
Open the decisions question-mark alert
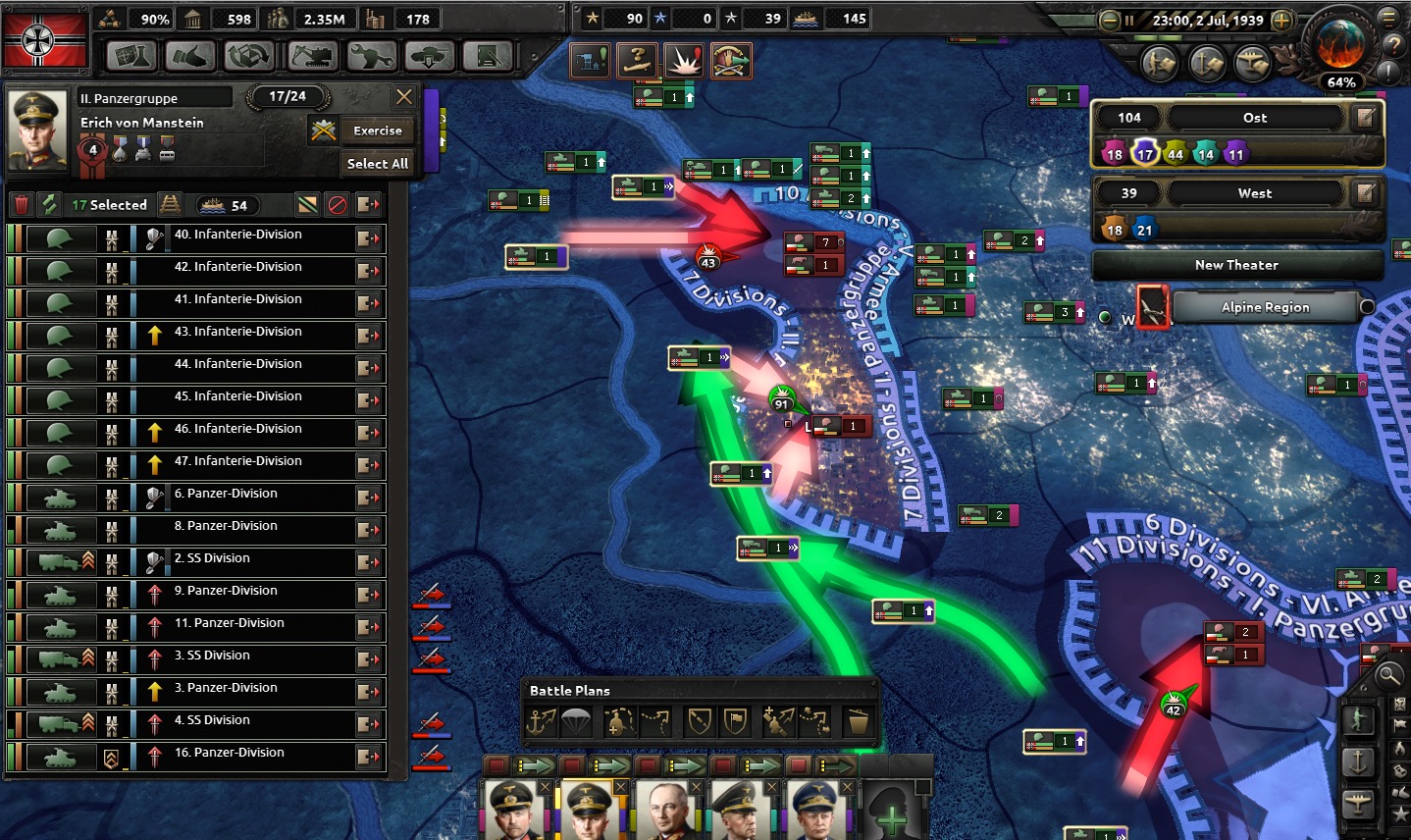point(637,61)
